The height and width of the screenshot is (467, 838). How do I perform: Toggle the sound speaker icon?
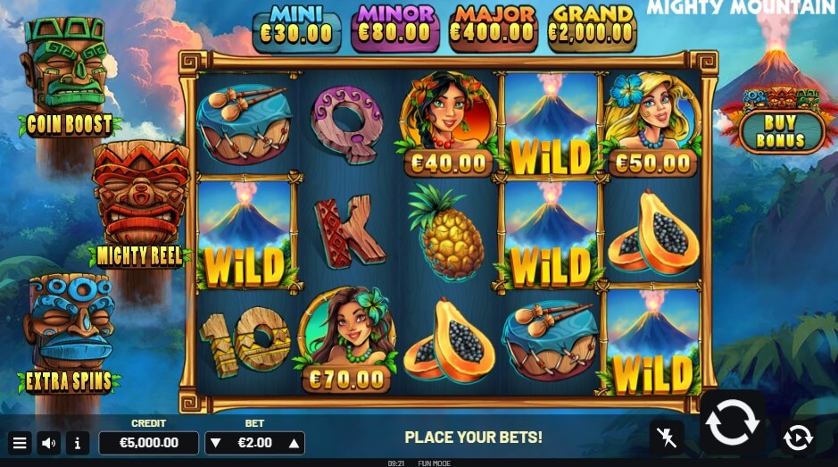[x=48, y=442]
